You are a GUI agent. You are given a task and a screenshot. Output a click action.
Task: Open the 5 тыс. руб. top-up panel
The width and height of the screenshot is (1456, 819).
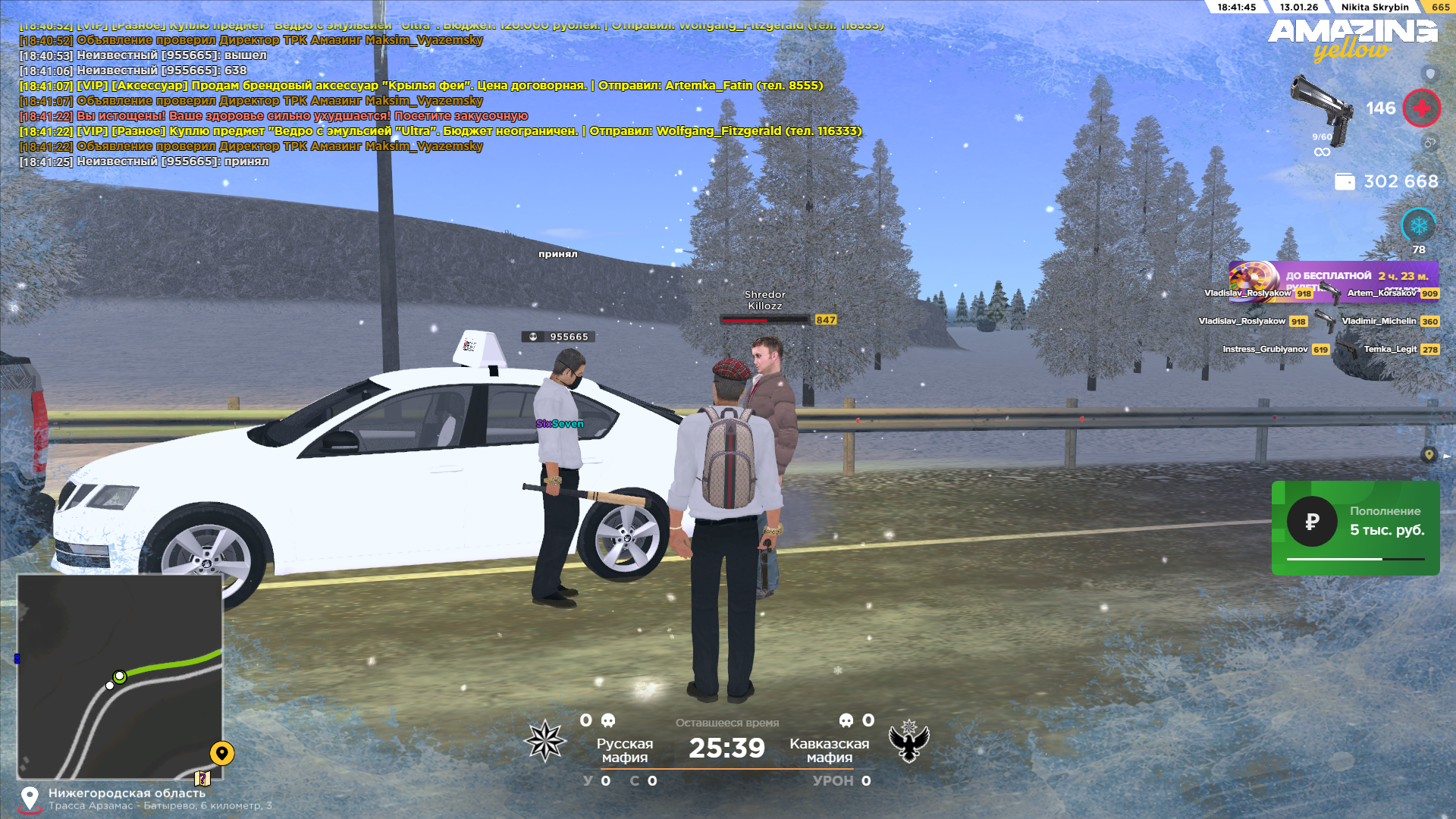tap(1355, 528)
